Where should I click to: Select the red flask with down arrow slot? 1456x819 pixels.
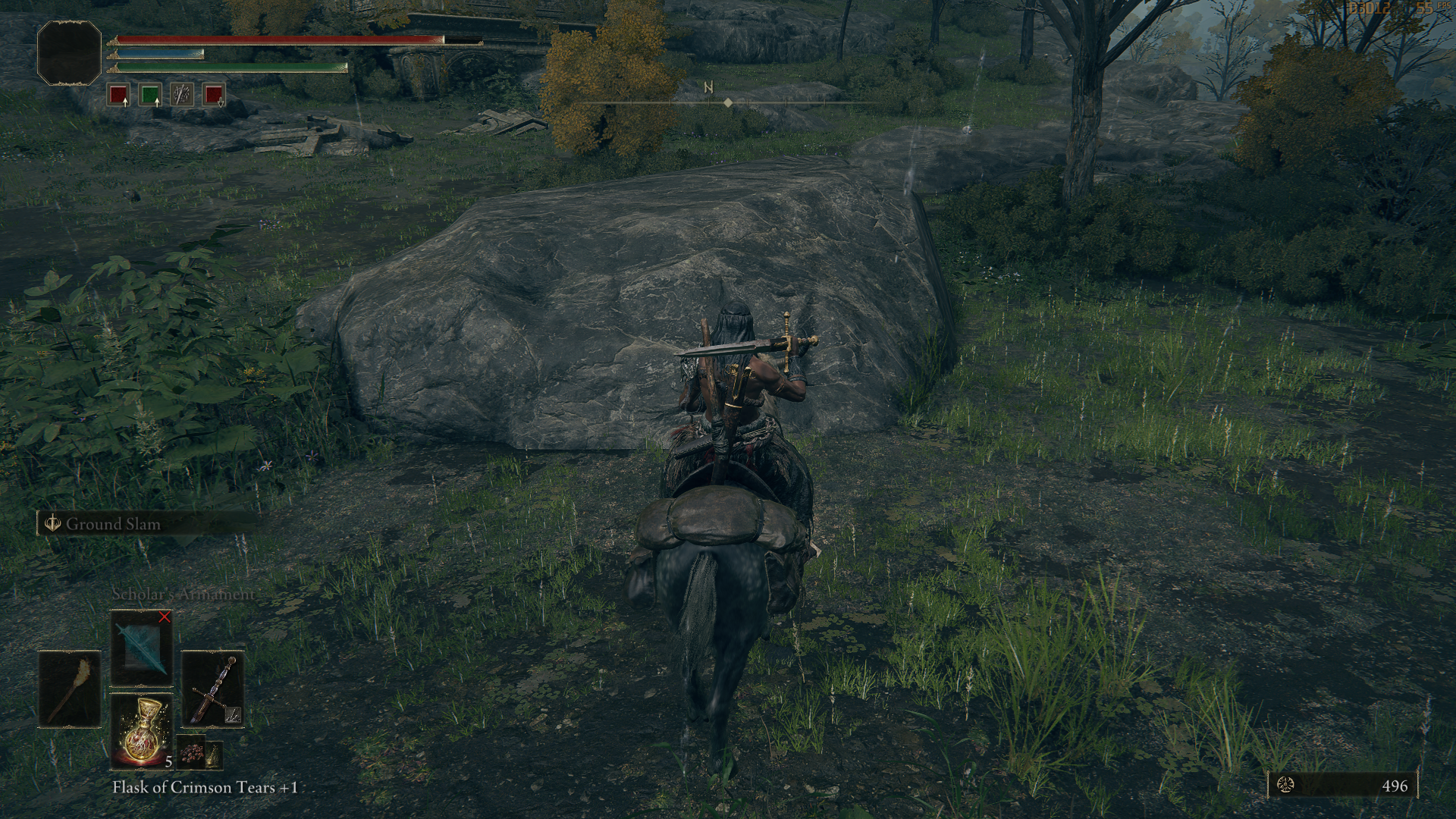(x=213, y=94)
